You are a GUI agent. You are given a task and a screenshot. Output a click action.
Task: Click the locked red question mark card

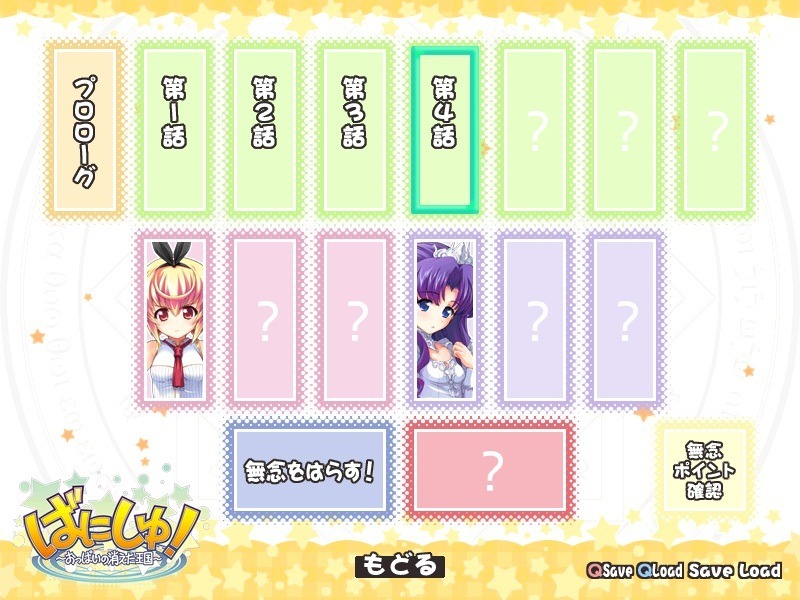(490, 469)
